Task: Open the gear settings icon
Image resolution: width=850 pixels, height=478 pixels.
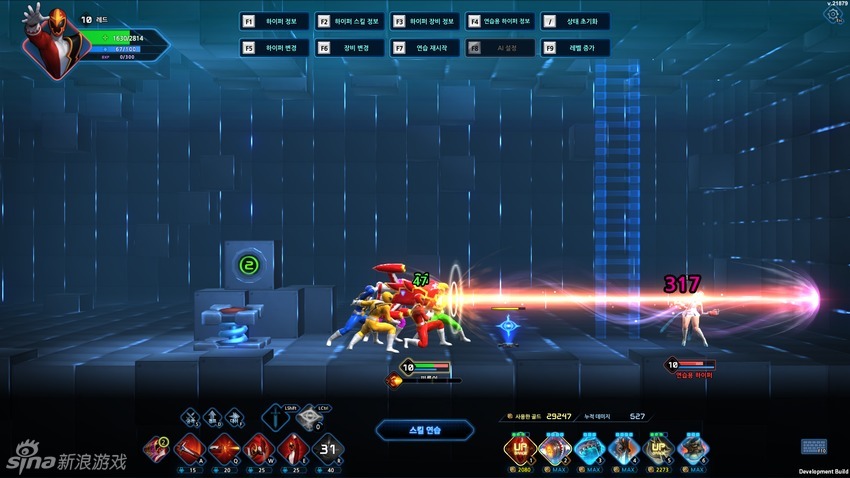Action: click(835, 16)
